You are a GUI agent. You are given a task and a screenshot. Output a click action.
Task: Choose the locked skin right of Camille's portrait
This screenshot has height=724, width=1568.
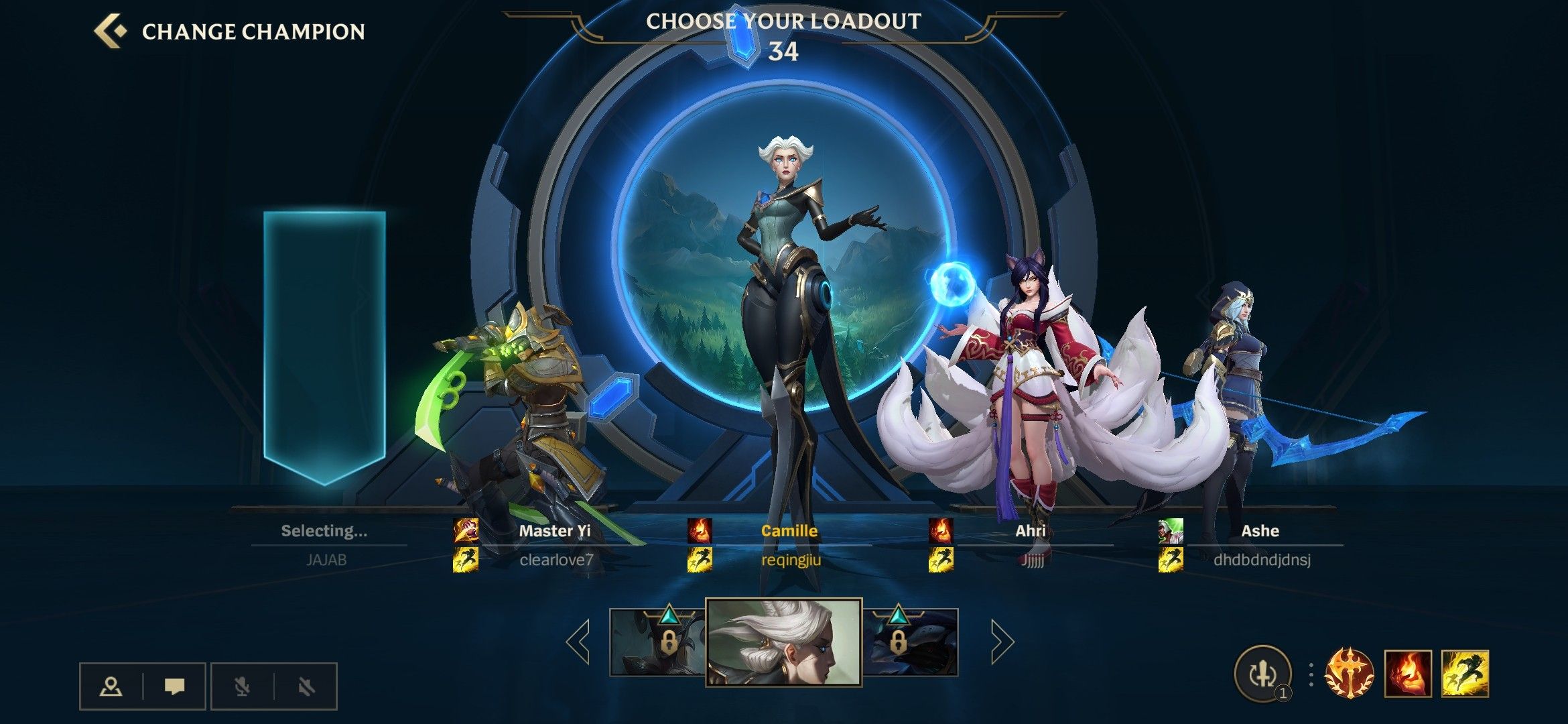click(x=910, y=642)
